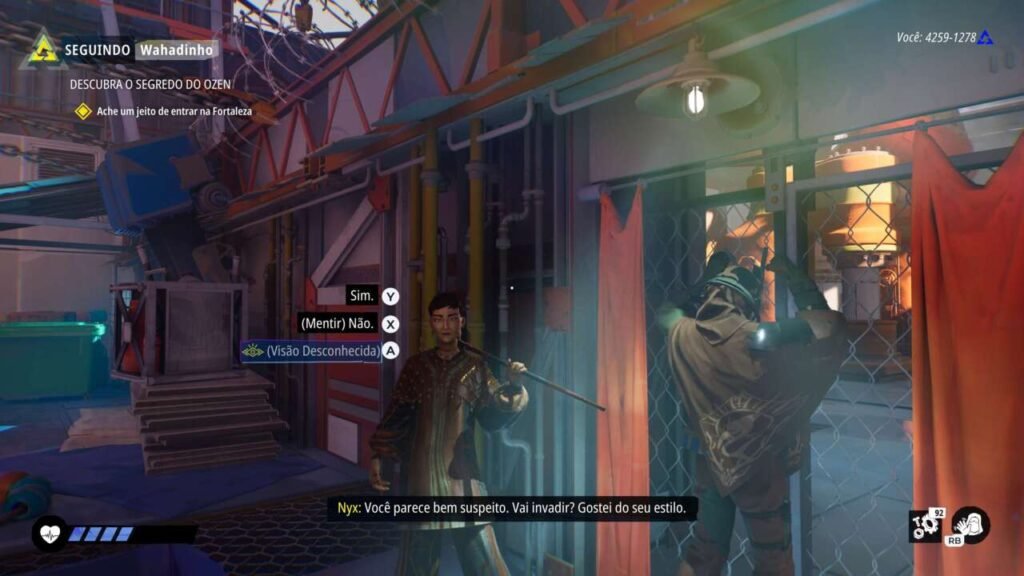Pick the "(Visão Desconhecida)" vision reply
Viewport: 1024px width, 576px height.
pos(312,351)
